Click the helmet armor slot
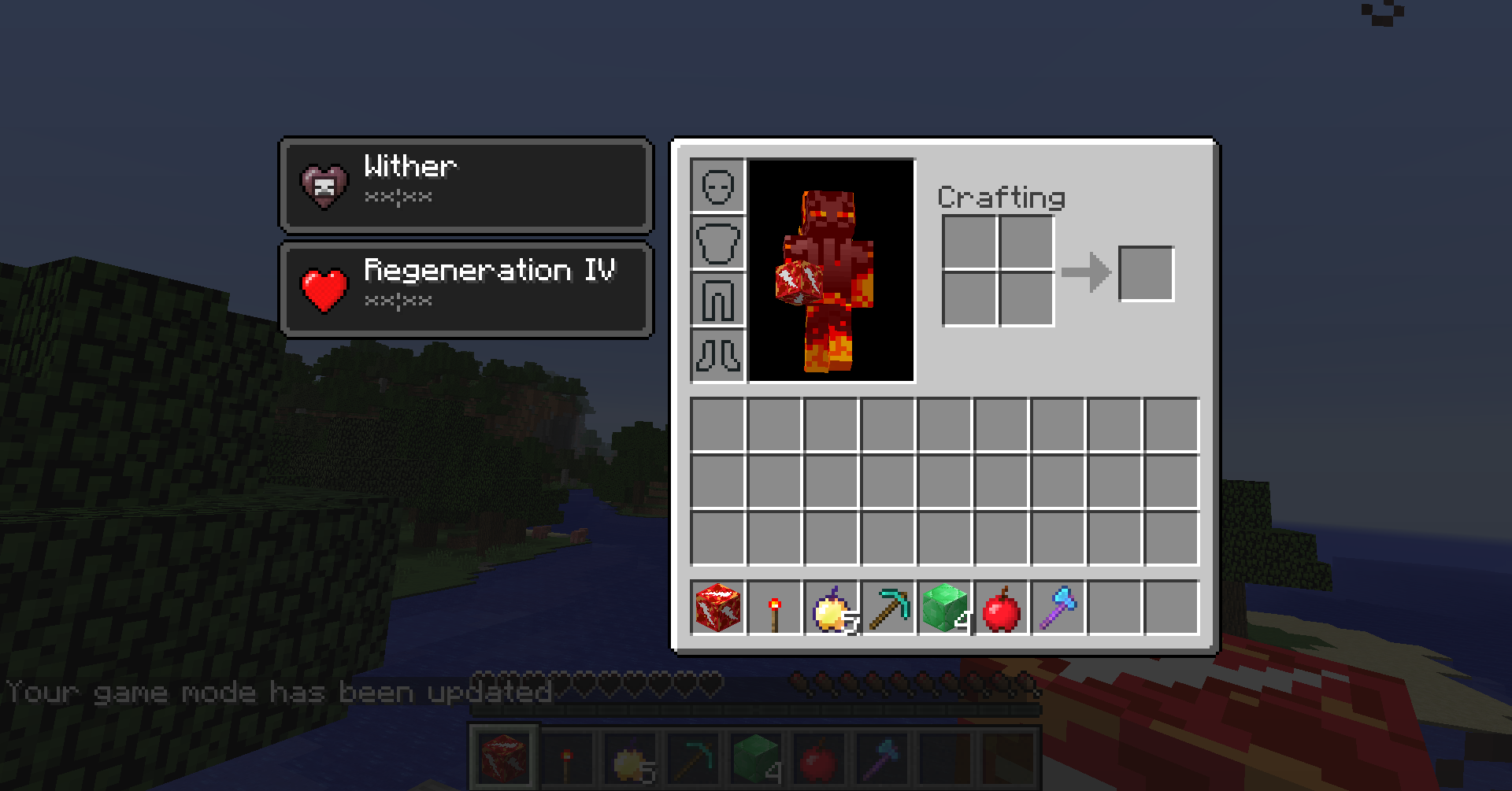Screen dimensions: 1512x791 click(717, 186)
